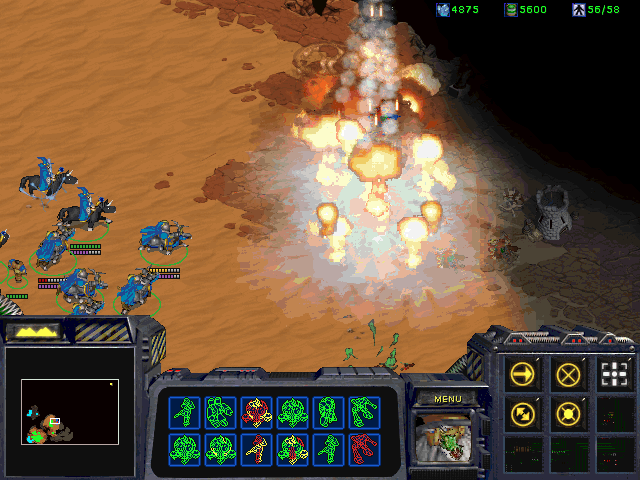This screenshot has width=640, height=480.
Task: Issue the Move command
Action: [523, 374]
